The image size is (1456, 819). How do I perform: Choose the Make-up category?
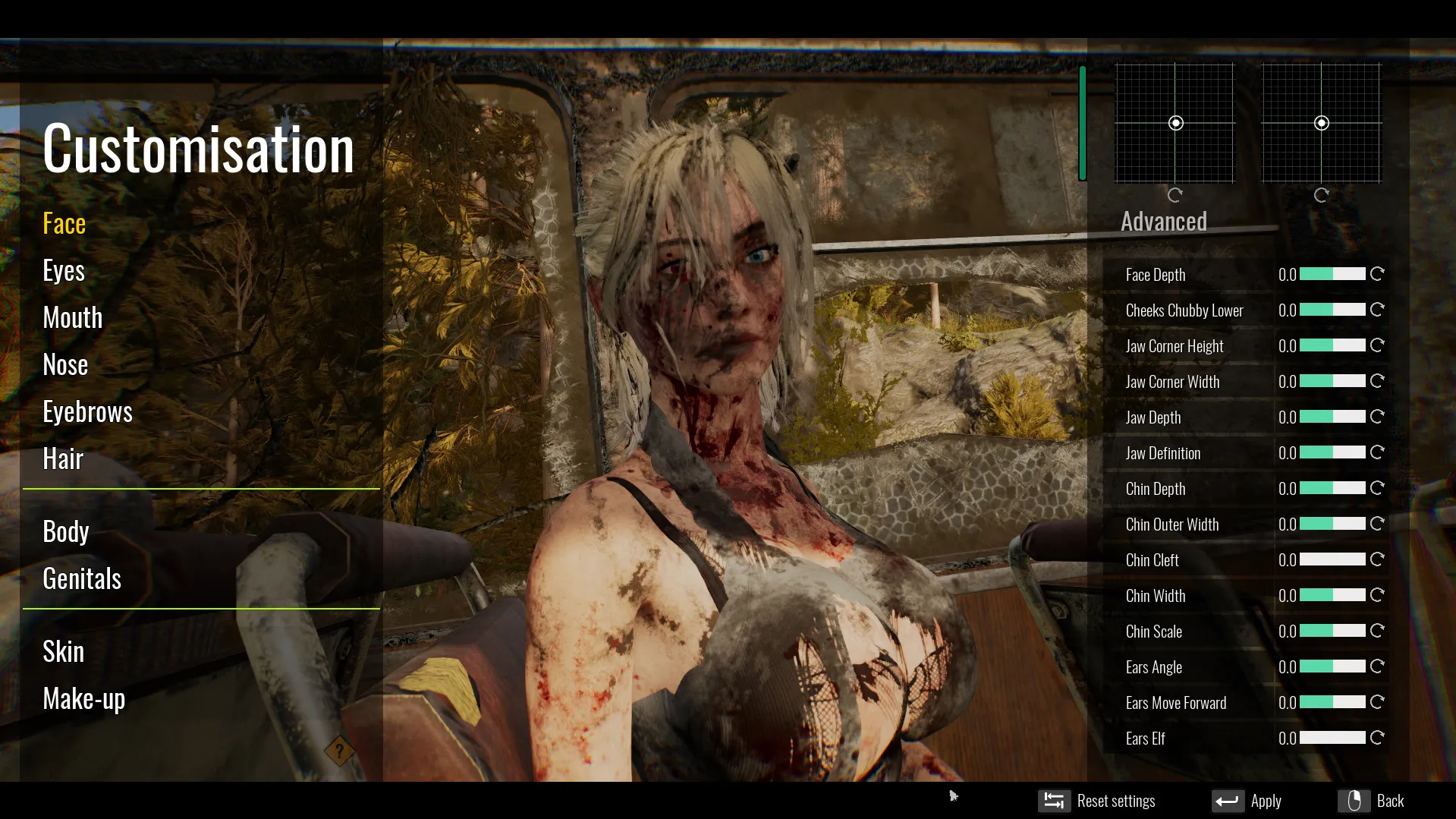(84, 699)
